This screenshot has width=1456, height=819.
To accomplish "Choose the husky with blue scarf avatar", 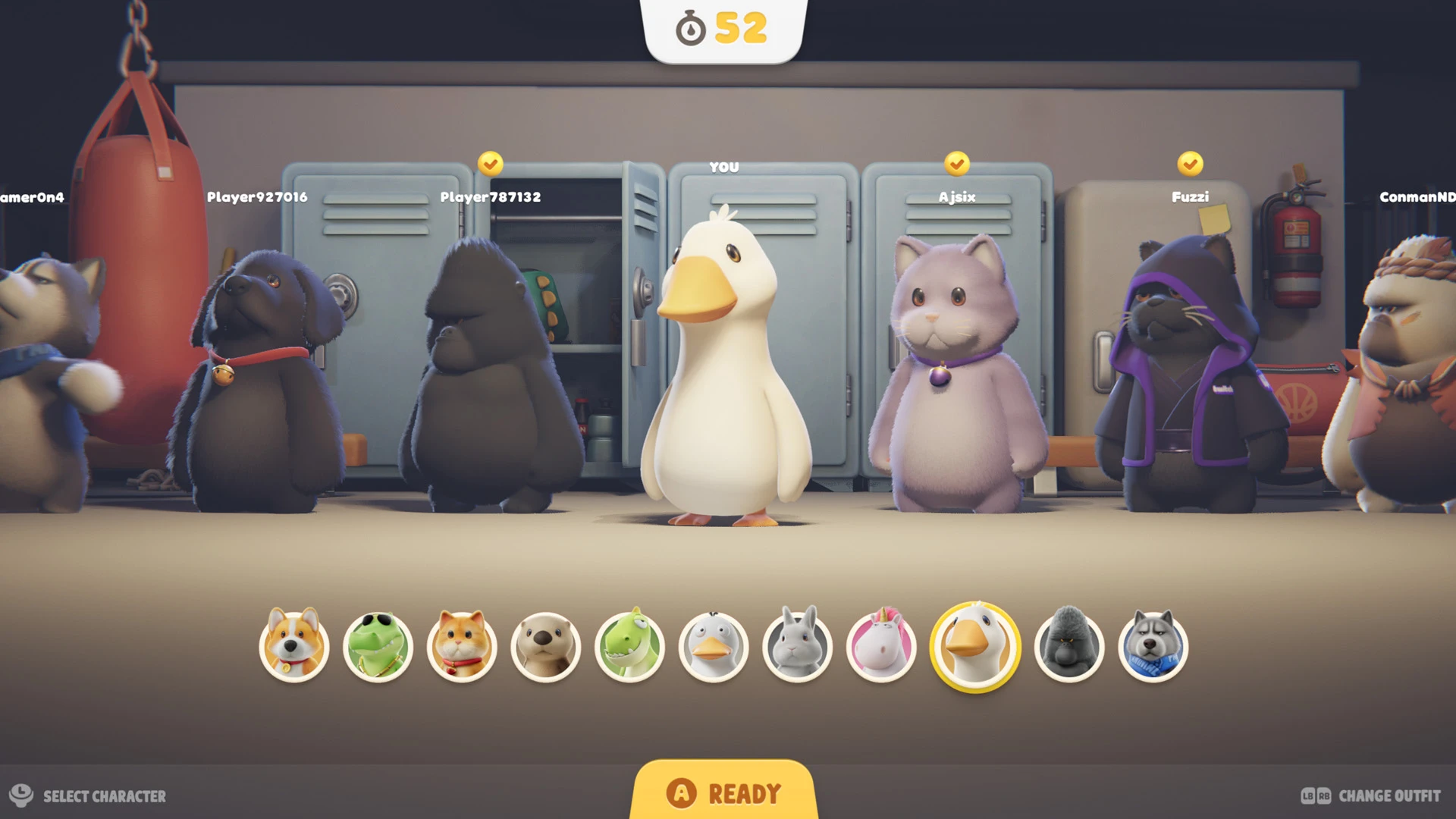I will click(1153, 648).
